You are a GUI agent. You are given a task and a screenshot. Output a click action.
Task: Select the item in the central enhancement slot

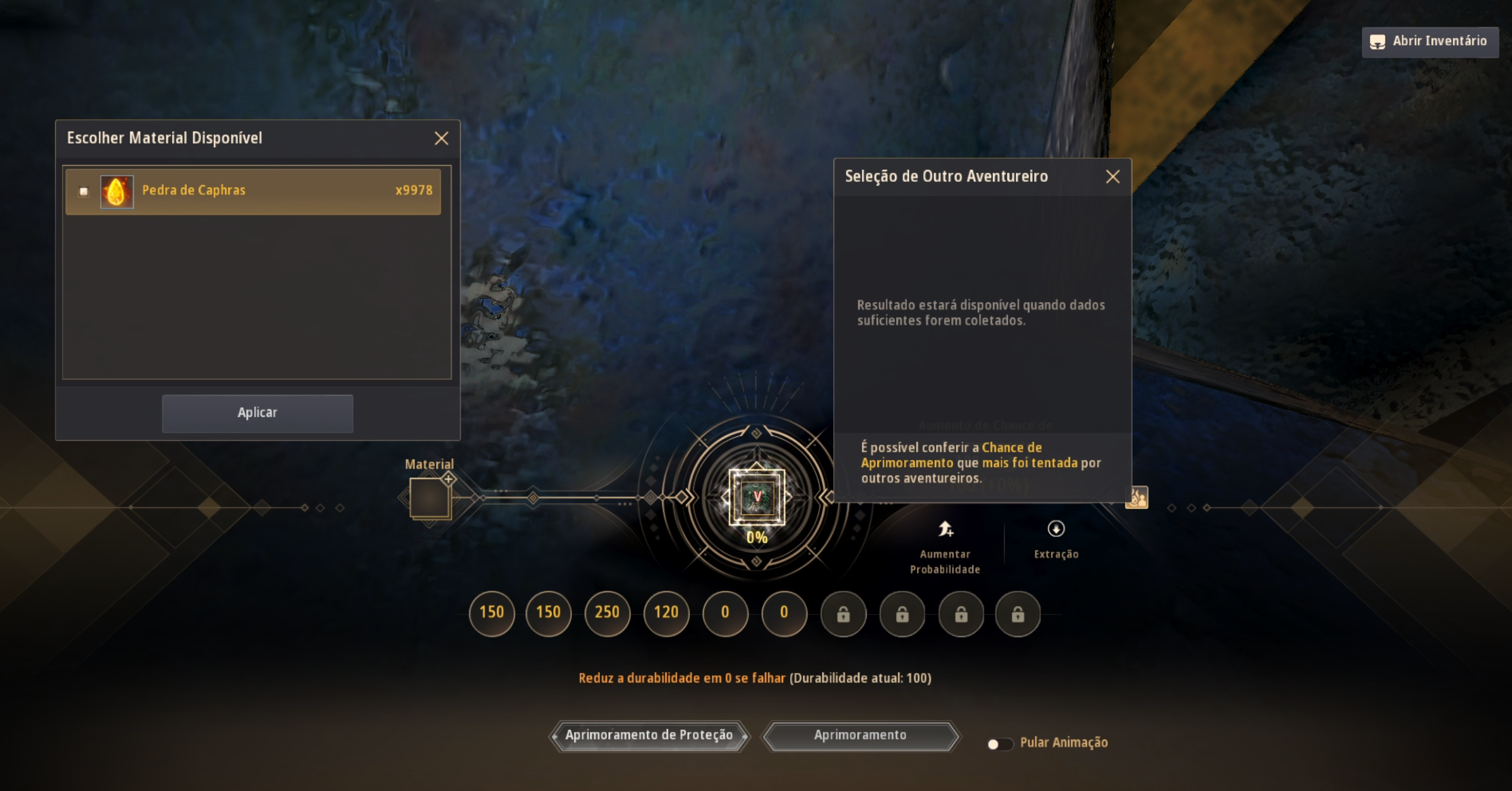pyautogui.click(x=757, y=497)
